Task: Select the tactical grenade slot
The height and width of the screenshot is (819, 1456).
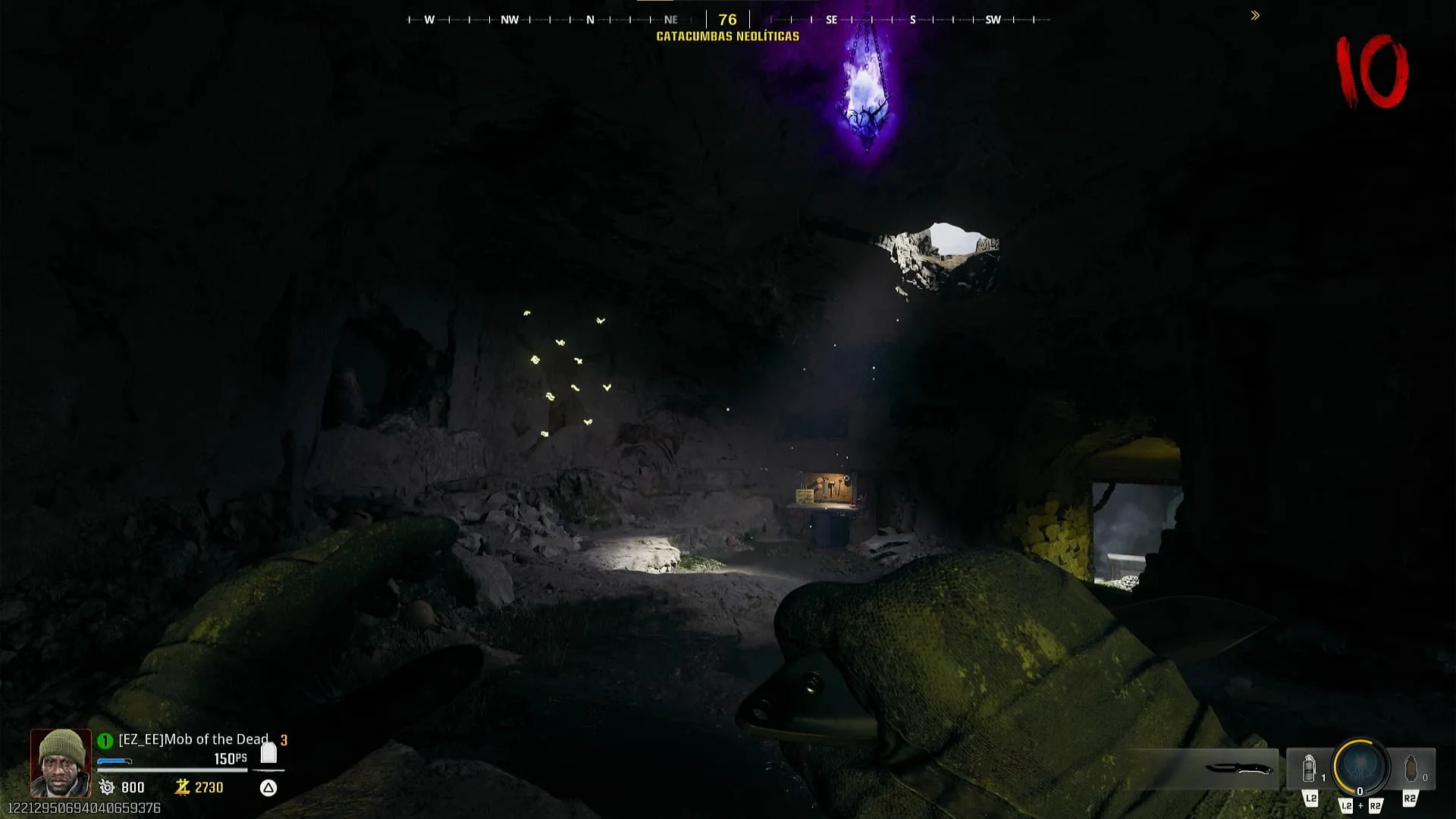Action: tap(1309, 769)
